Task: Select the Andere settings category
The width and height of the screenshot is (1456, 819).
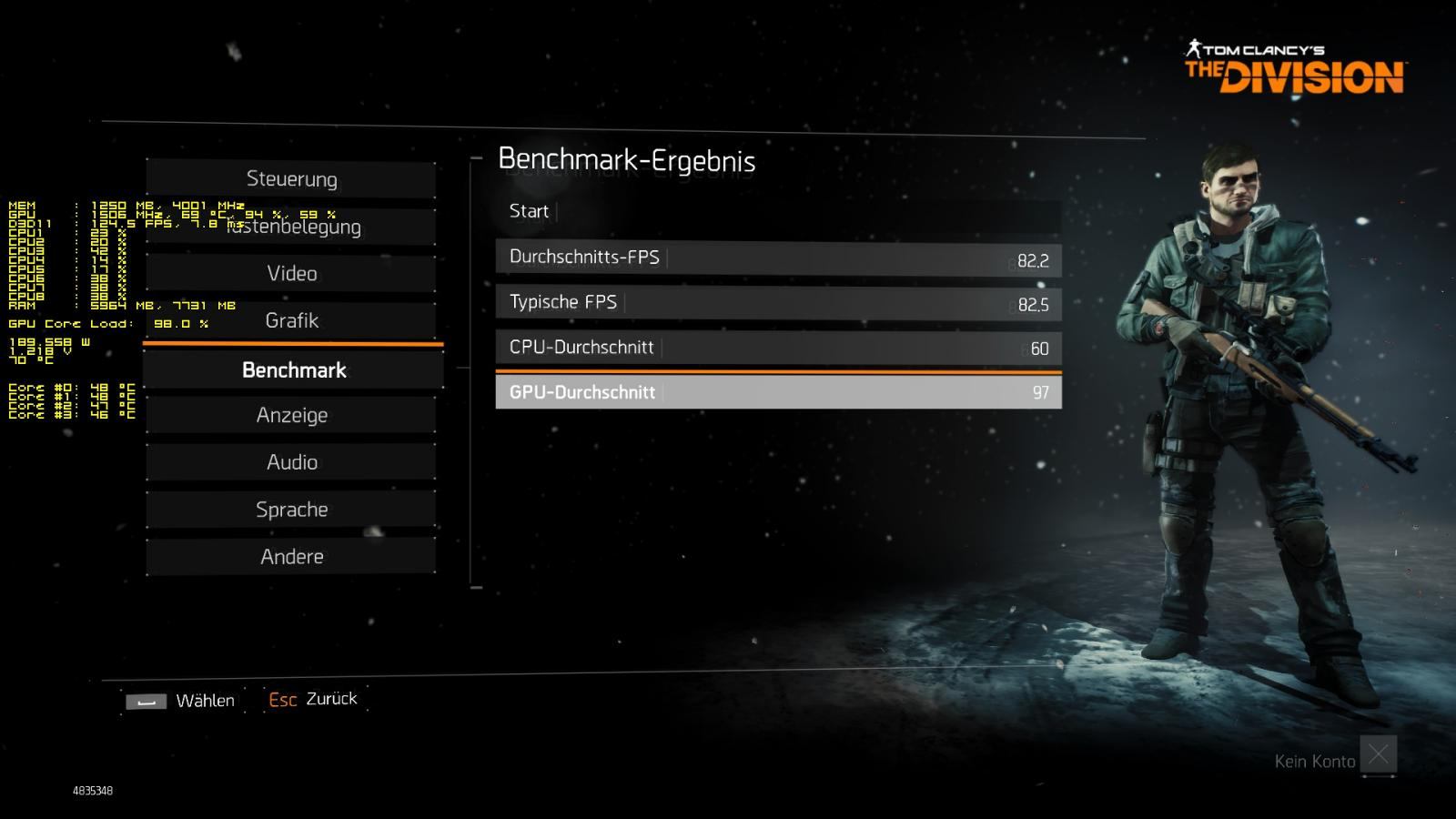Action: (x=291, y=556)
